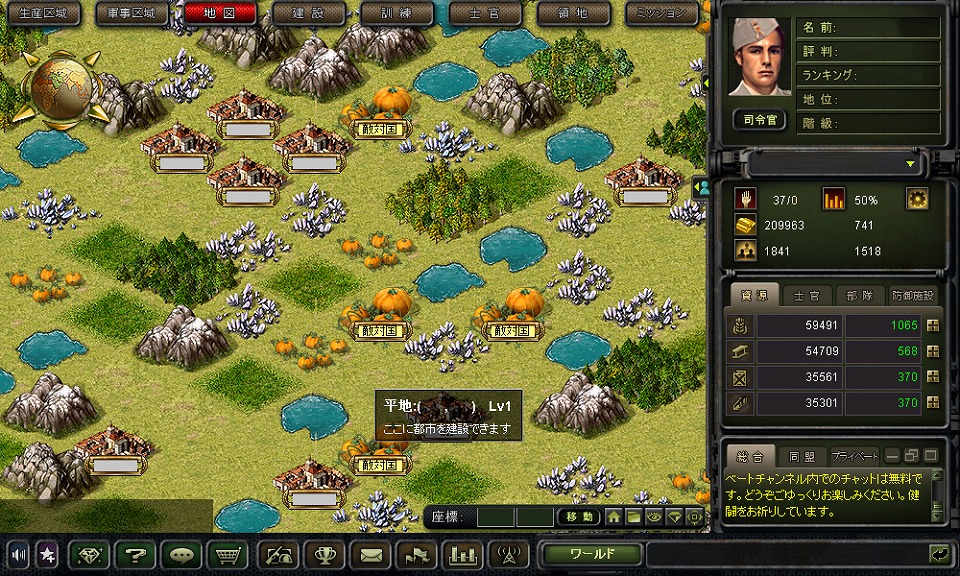
Task: Open the shopping cart shop icon
Action: tap(228, 554)
